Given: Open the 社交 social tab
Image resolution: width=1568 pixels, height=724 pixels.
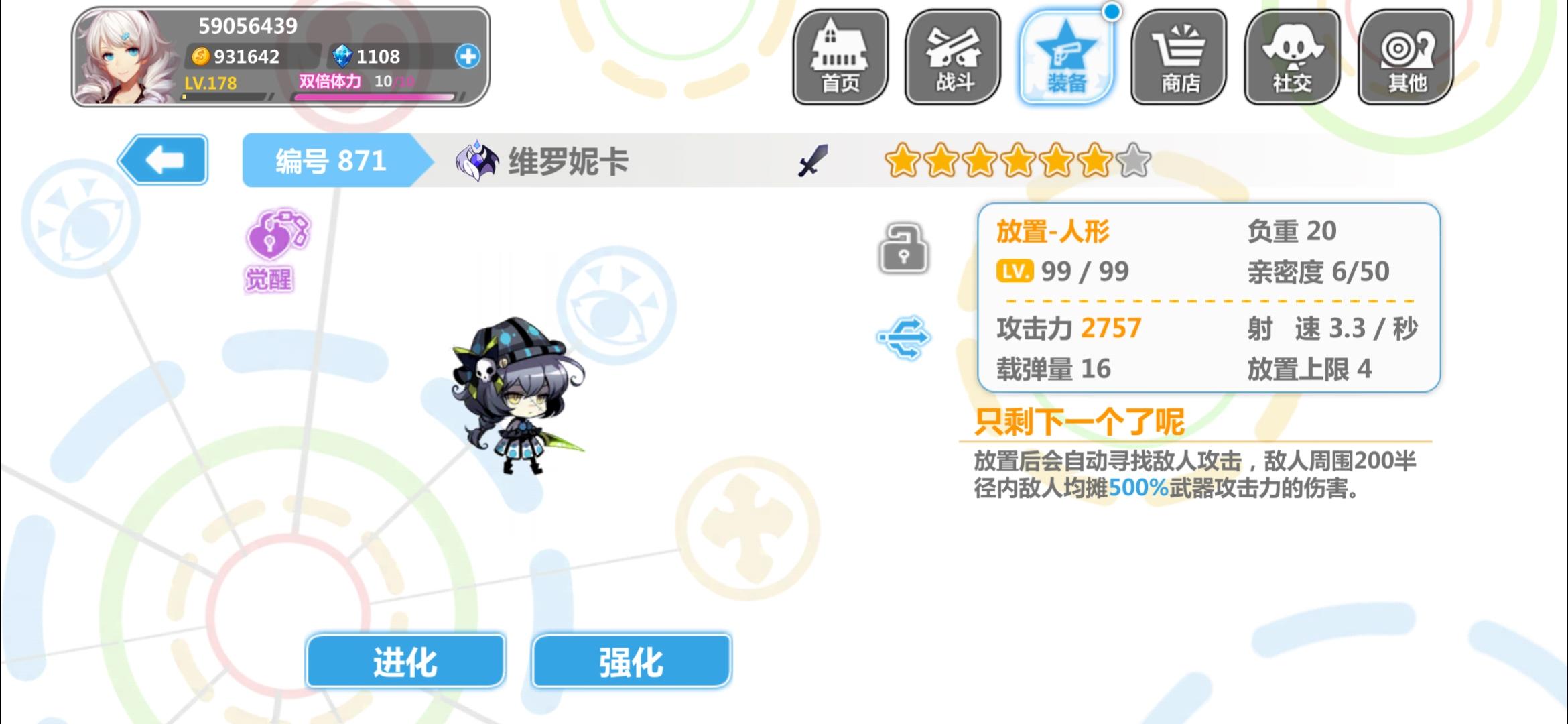Looking at the screenshot, I should pyautogui.click(x=1292, y=57).
